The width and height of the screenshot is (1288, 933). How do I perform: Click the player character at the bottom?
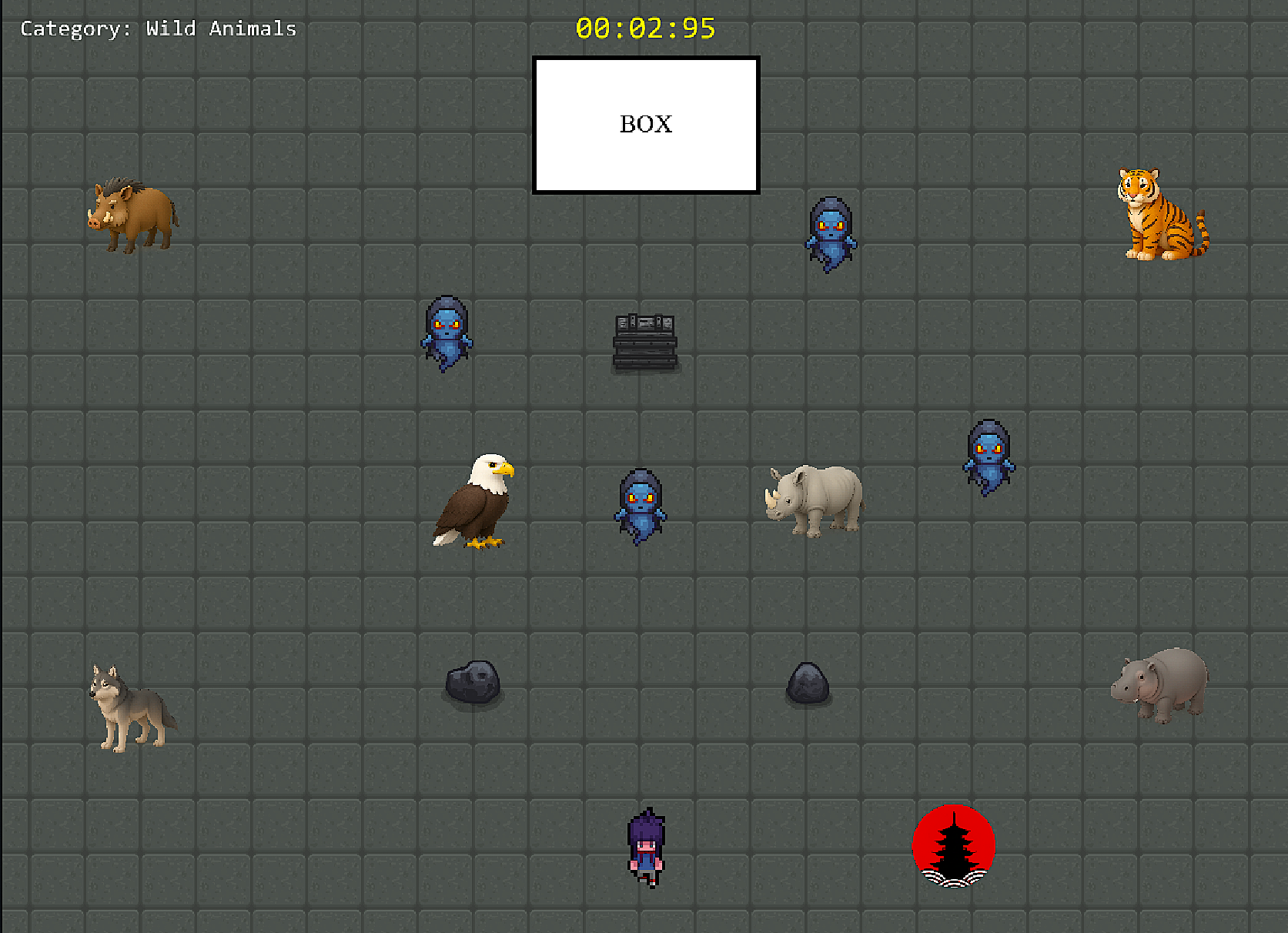(645, 847)
